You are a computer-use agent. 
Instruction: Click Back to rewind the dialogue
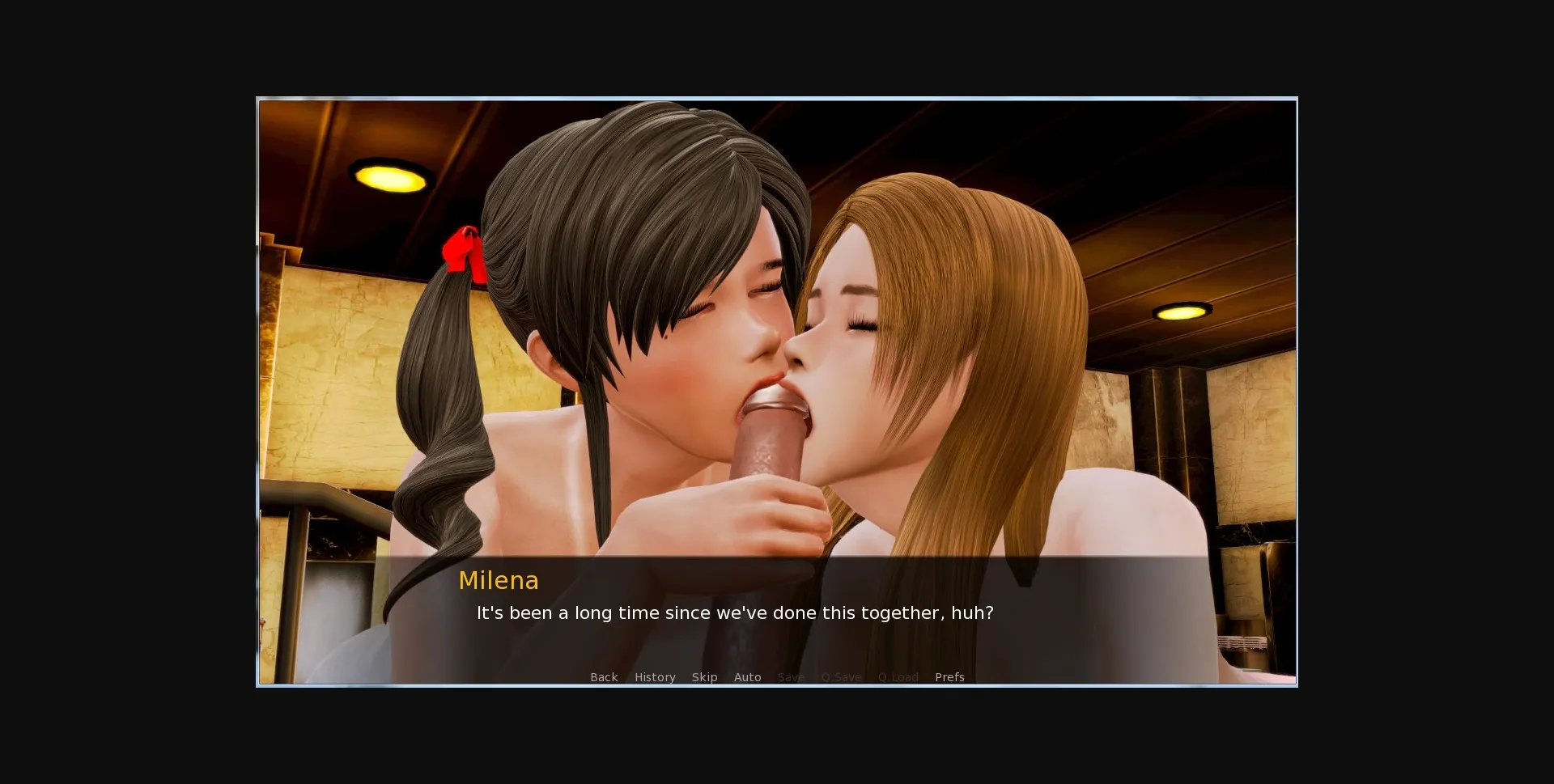[x=604, y=677]
